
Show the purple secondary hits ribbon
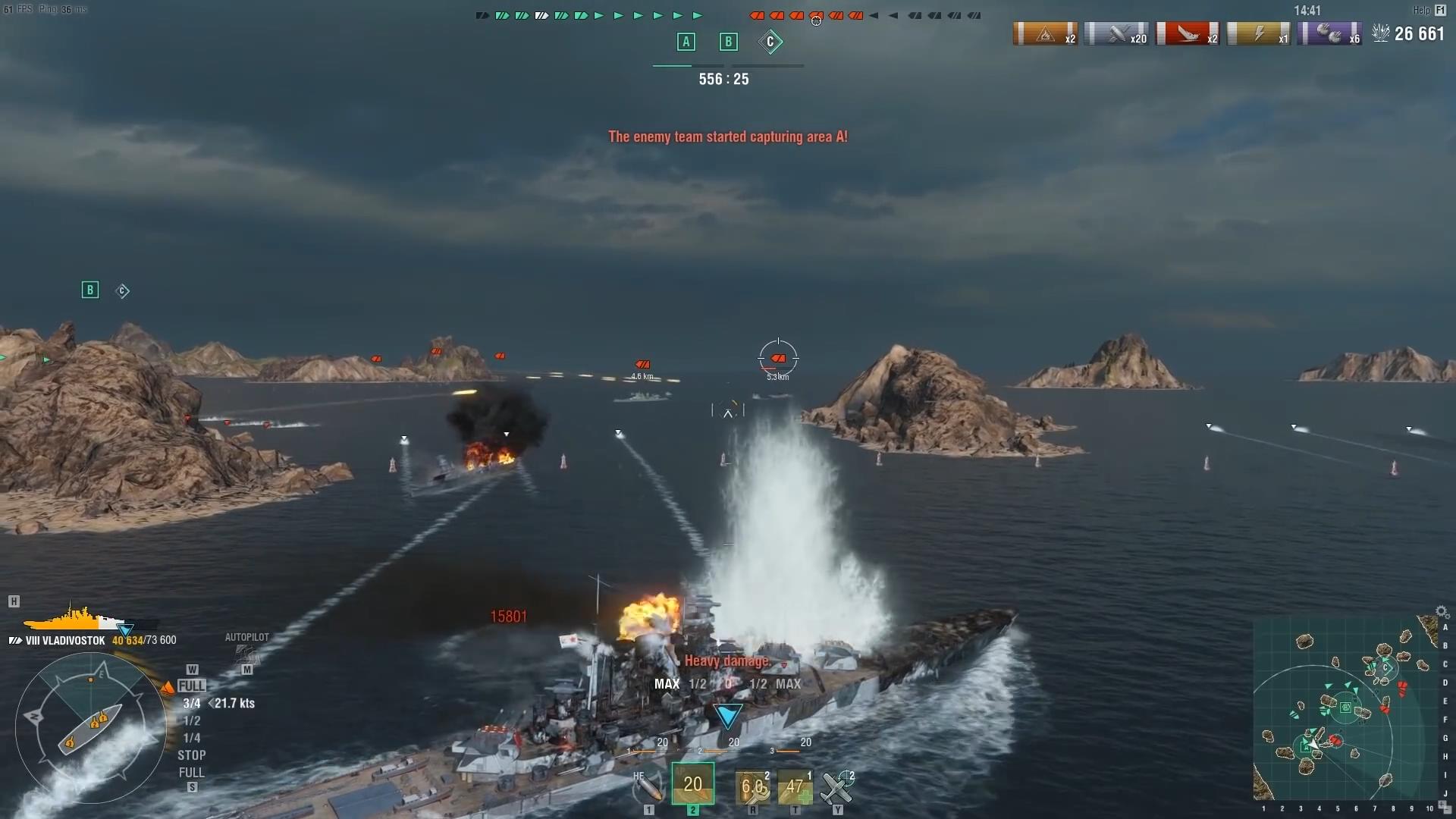click(1329, 34)
